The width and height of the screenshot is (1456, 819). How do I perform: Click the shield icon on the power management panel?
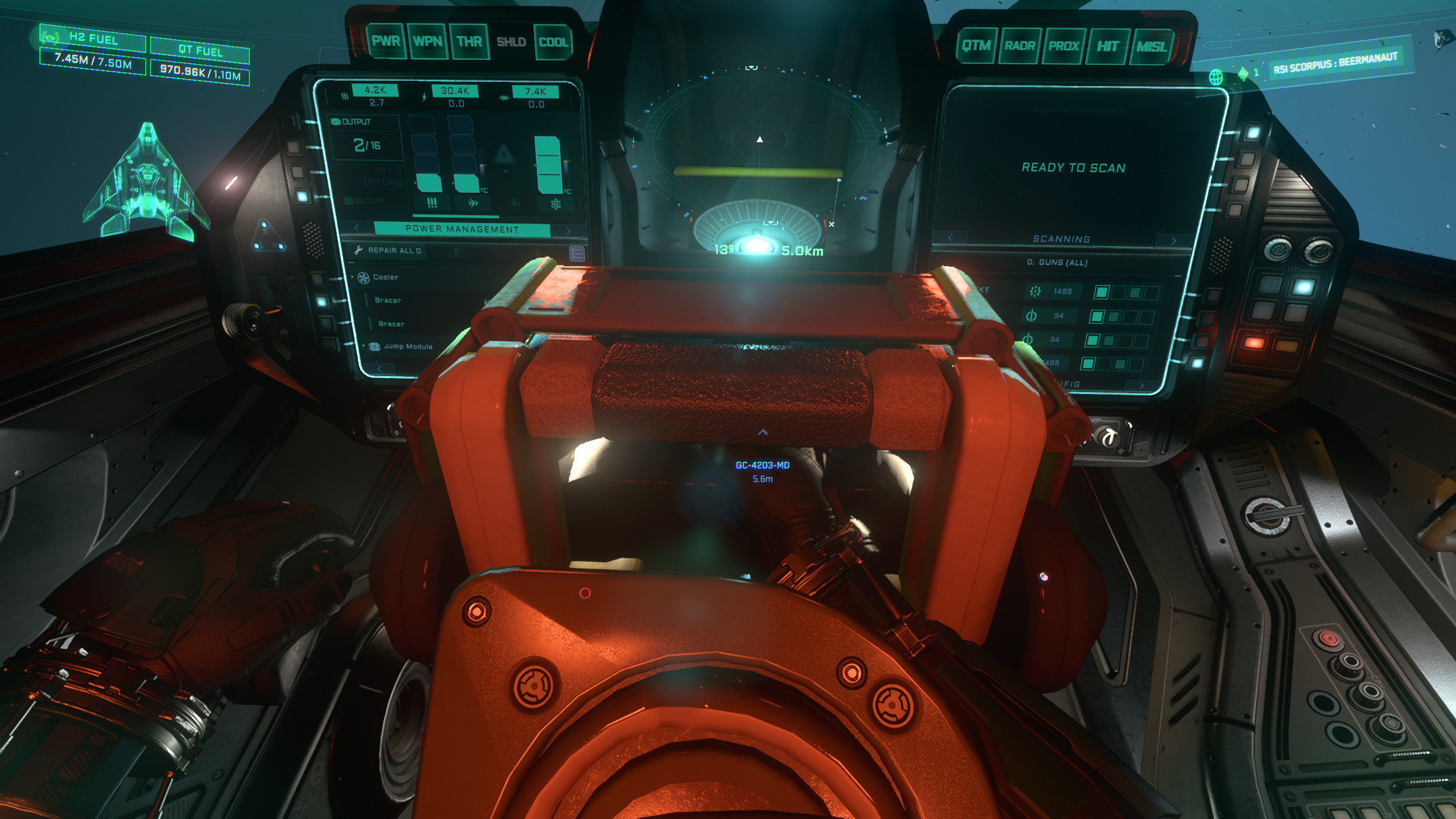[x=514, y=204]
